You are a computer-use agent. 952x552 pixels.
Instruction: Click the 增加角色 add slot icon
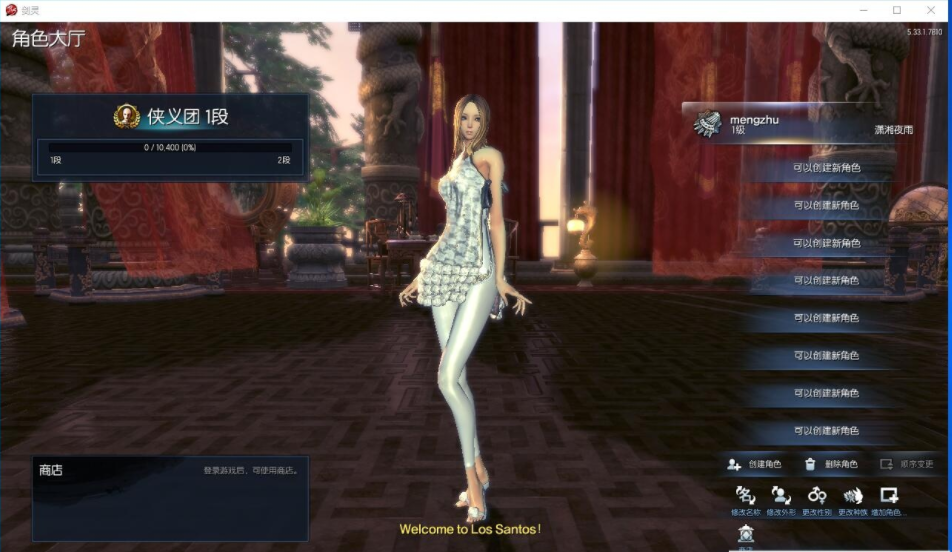889,497
